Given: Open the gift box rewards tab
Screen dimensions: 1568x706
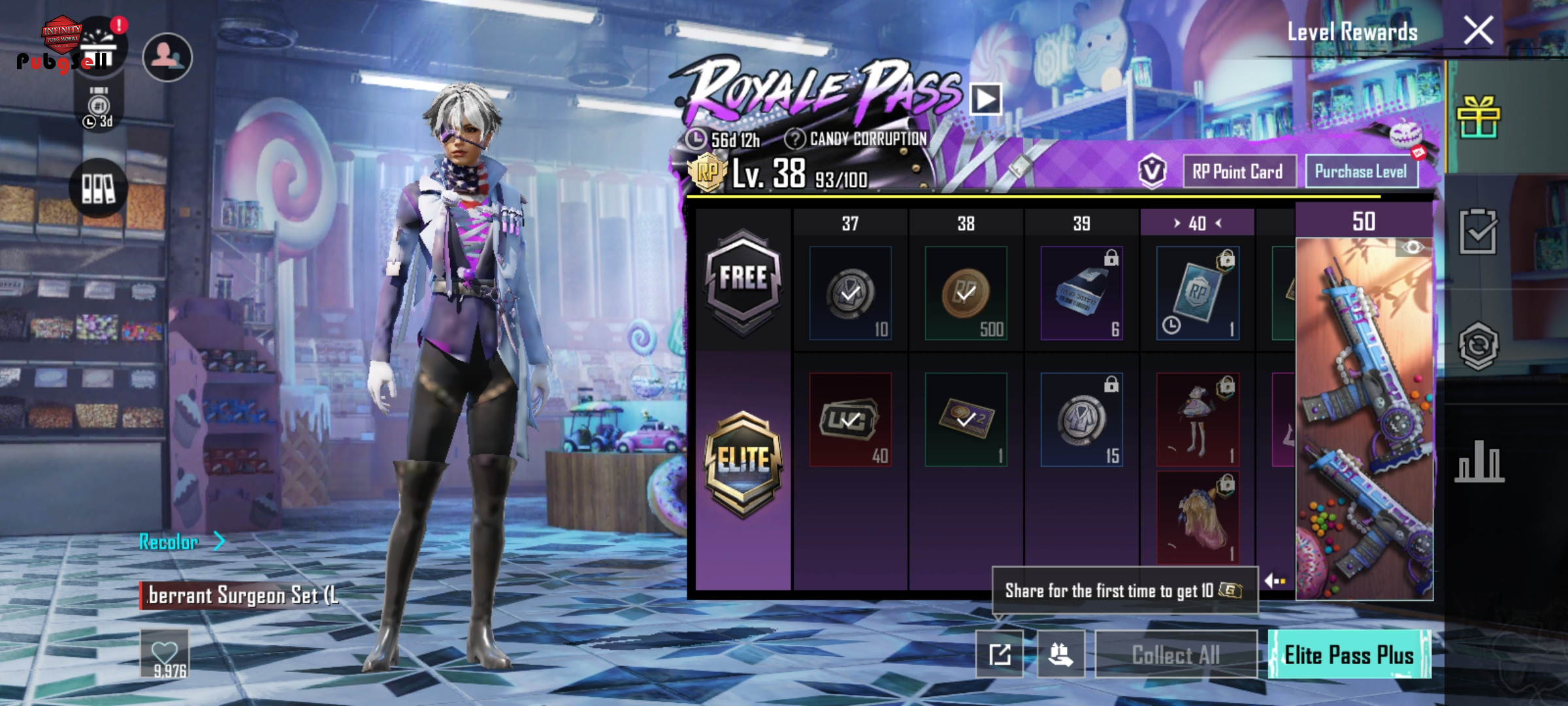Looking at the screenshot, I should pyautogui.click(x=1478, y=118).
